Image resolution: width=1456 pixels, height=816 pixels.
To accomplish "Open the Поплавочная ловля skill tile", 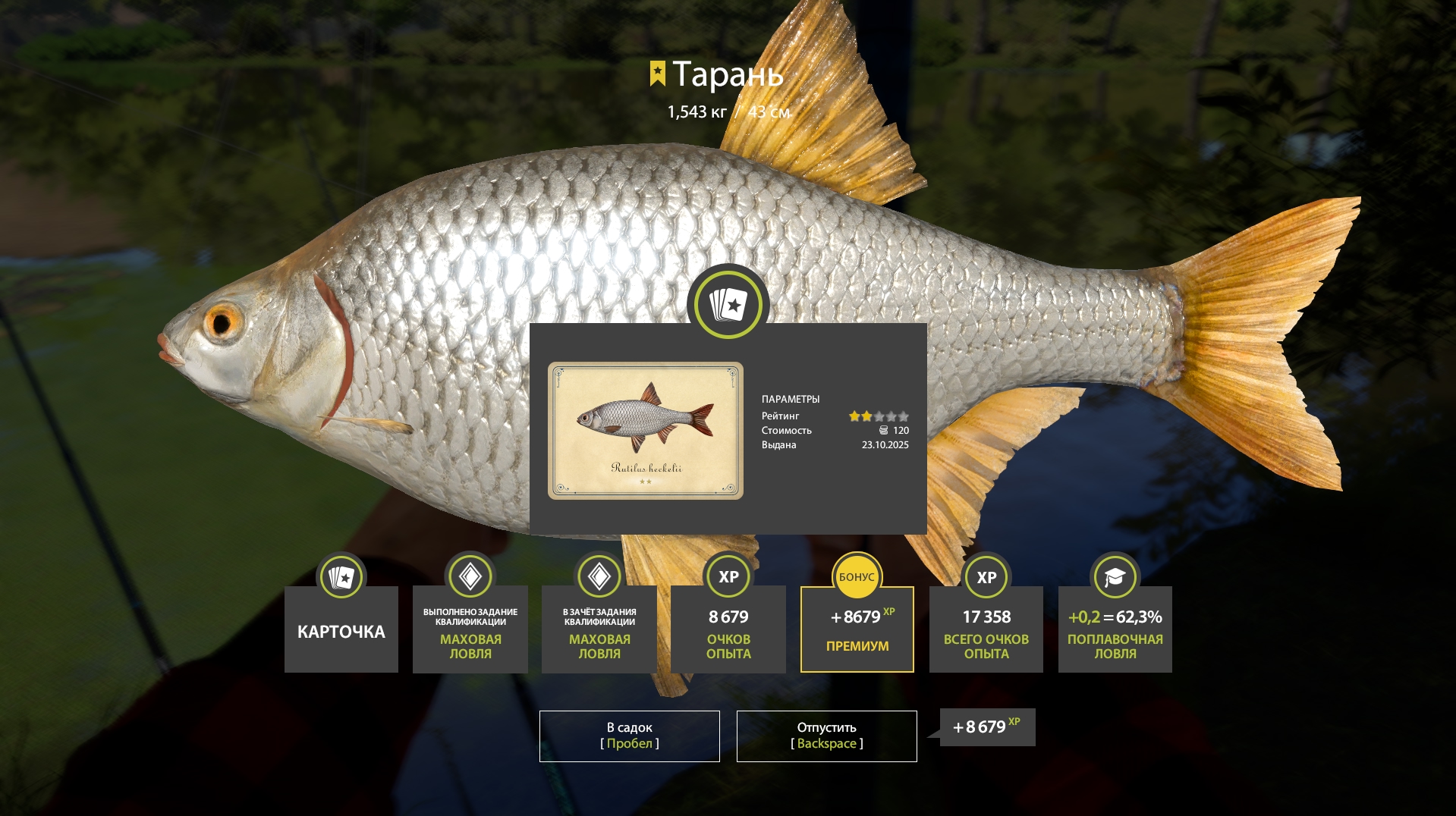I will [x=1115, y=629].
